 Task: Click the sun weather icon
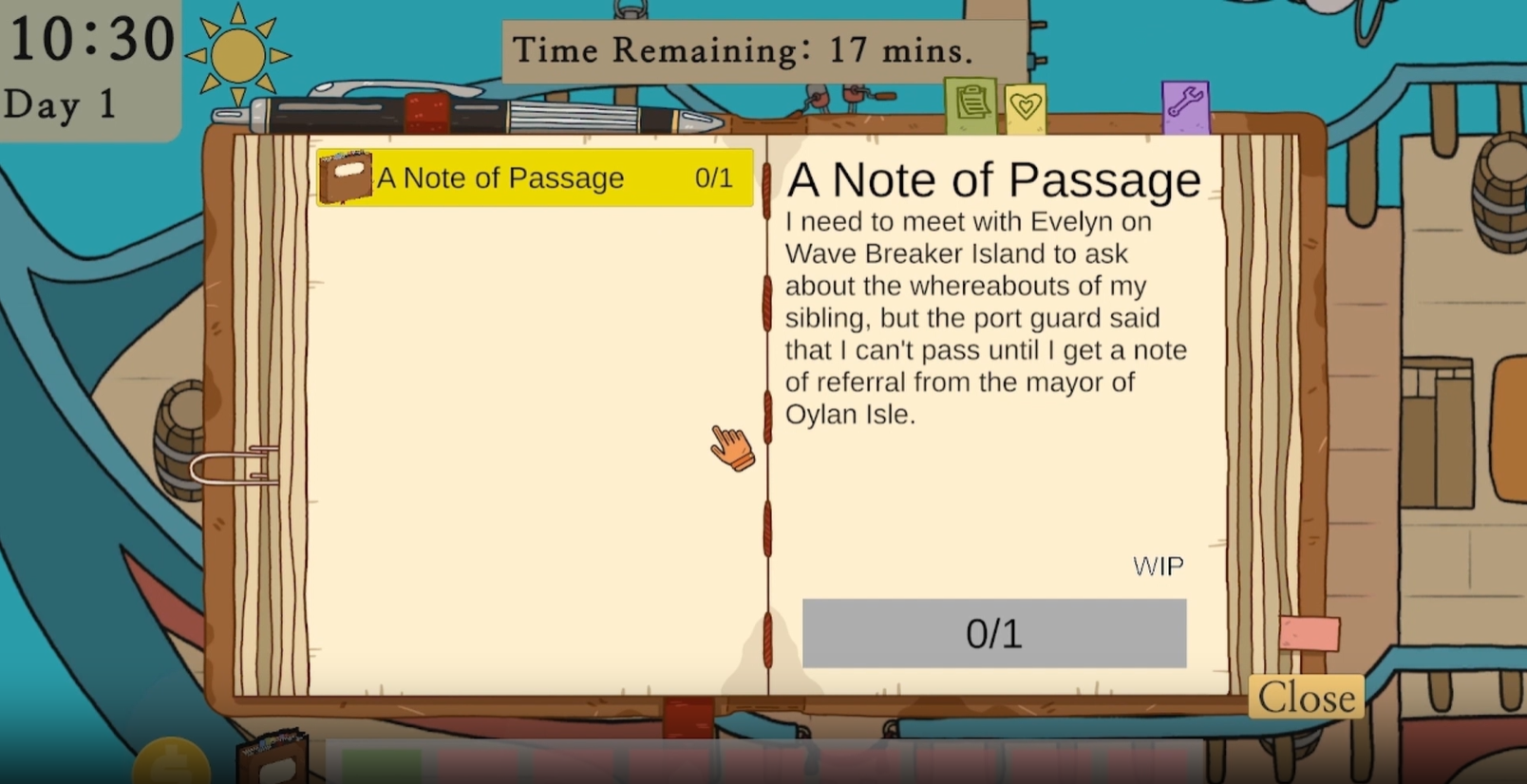237,52
